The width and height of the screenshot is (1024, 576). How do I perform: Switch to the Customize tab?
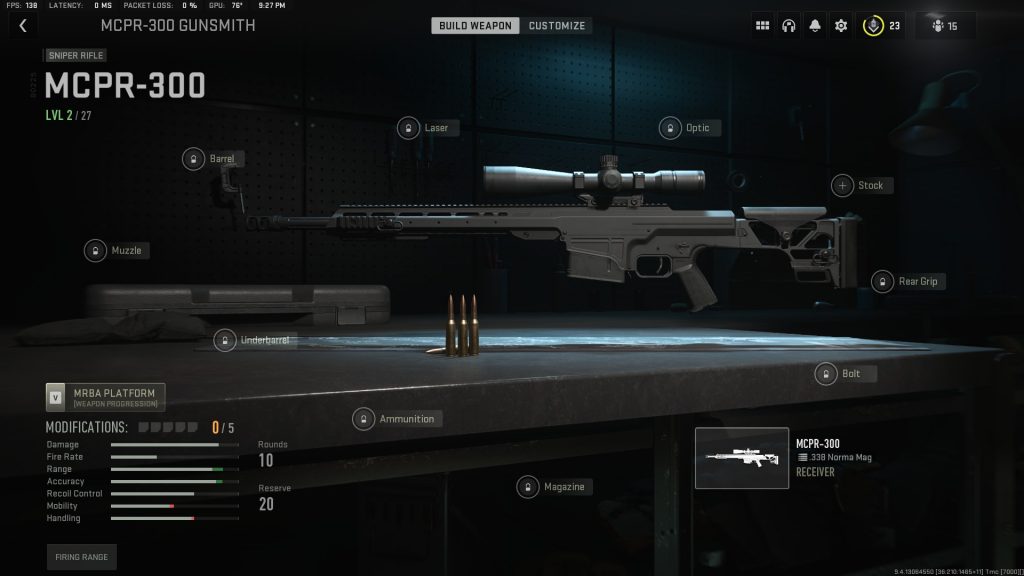[x=556, y=25]
